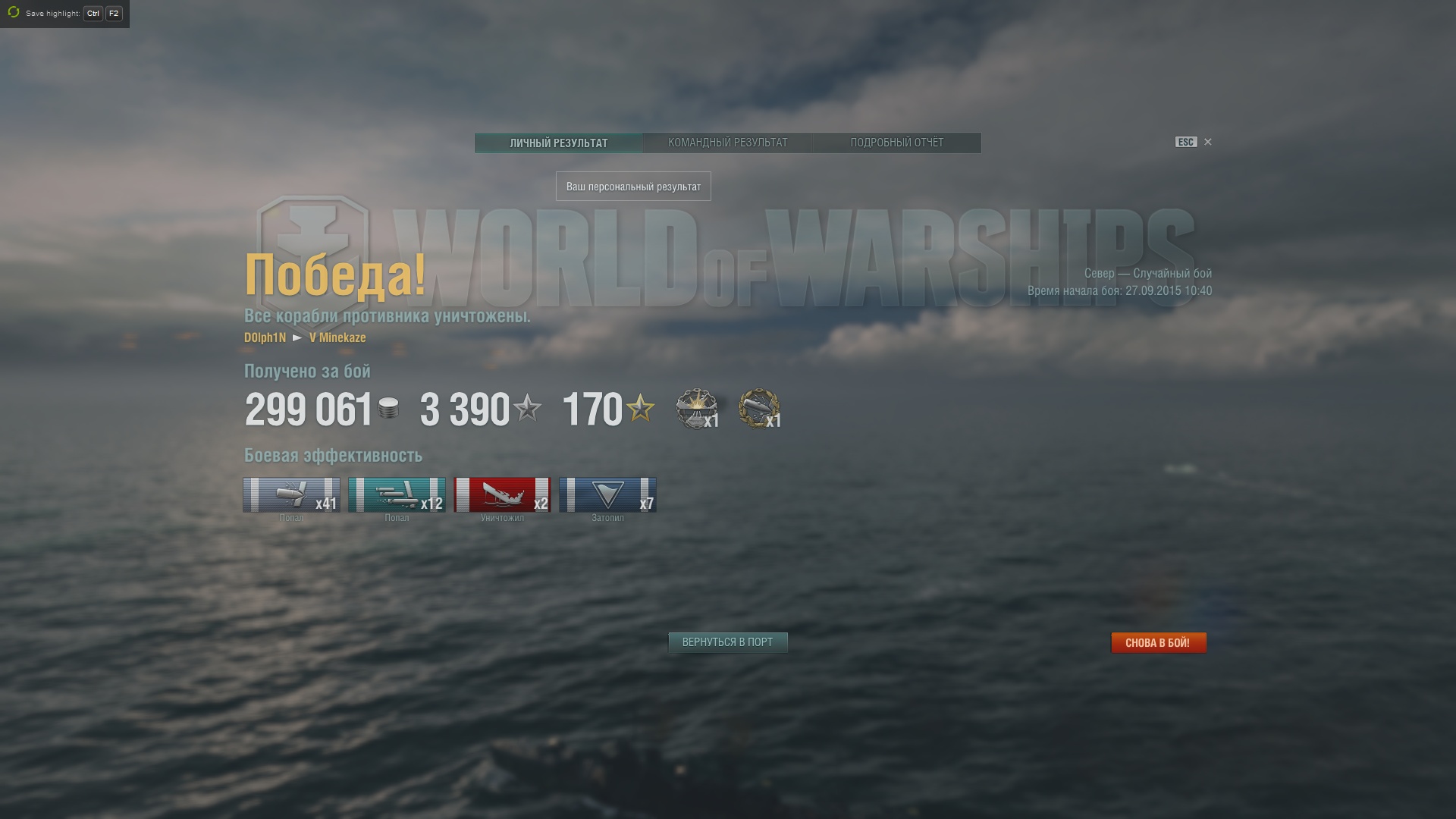Close the battle results screen
This screenshot has width=1456, height=819.
coord(1208,142)
